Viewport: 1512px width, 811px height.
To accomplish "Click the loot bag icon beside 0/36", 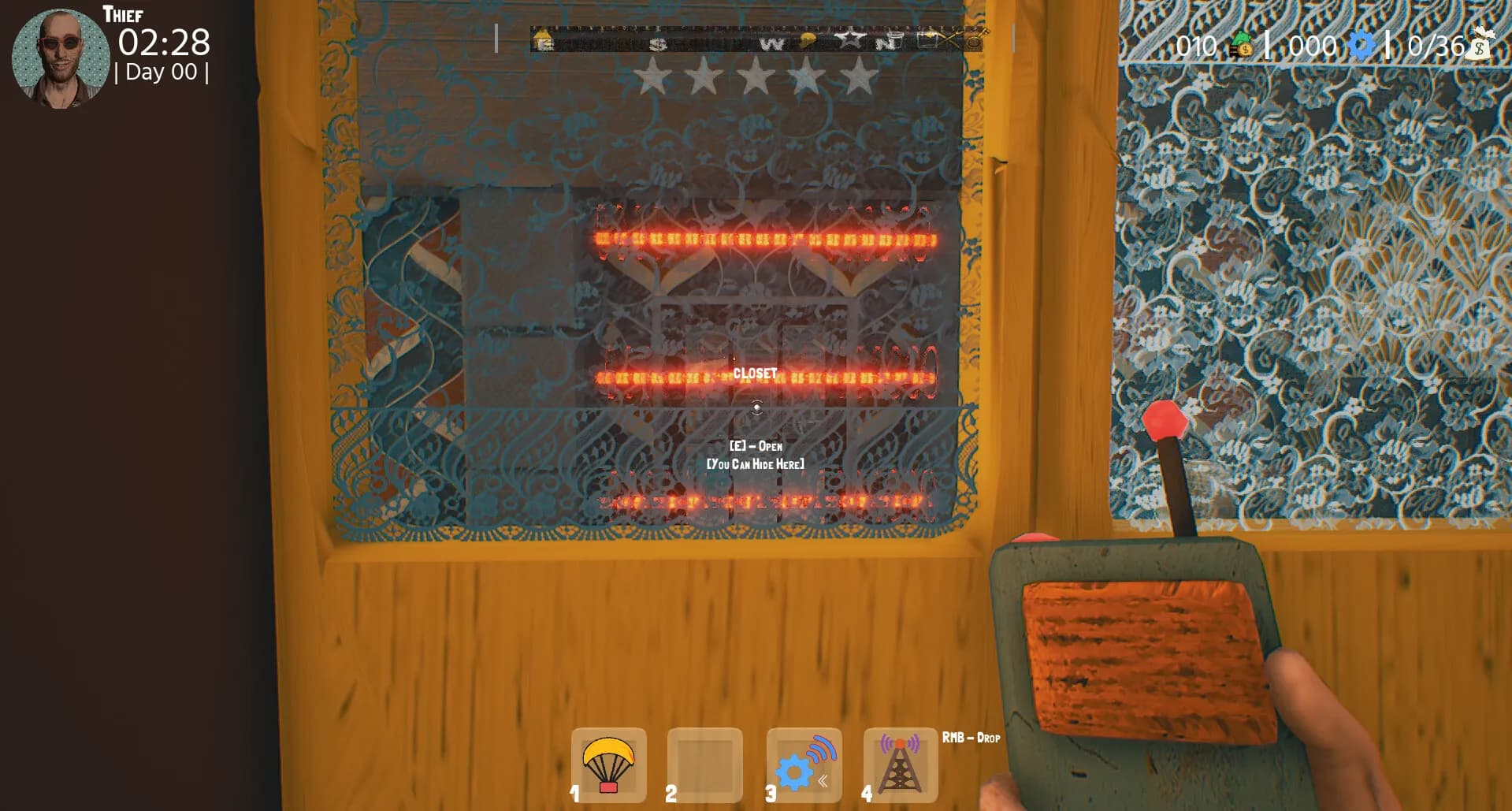I will [1480, 46].
